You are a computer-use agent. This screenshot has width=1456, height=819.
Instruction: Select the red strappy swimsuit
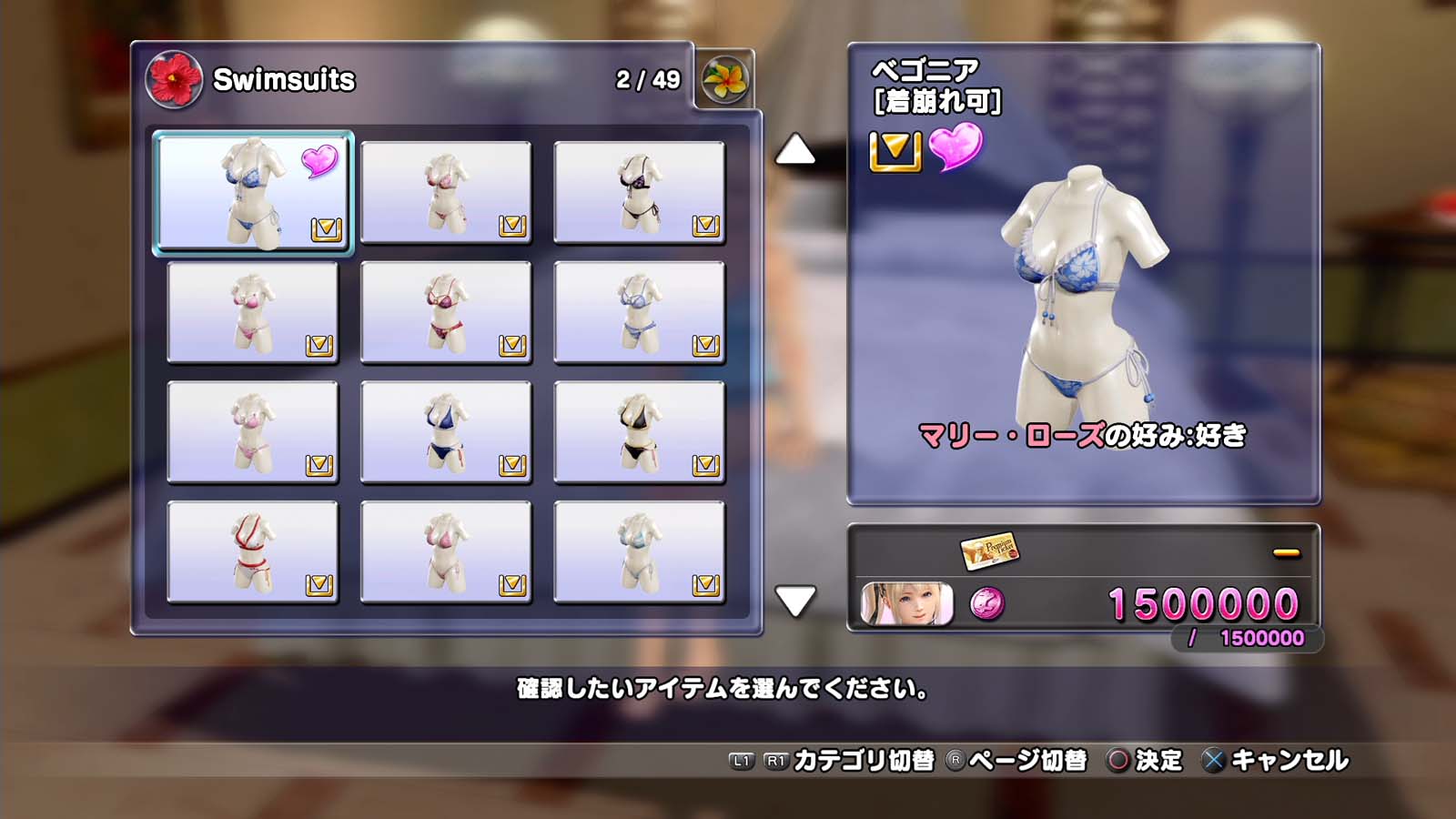click(x=252, y=552)
